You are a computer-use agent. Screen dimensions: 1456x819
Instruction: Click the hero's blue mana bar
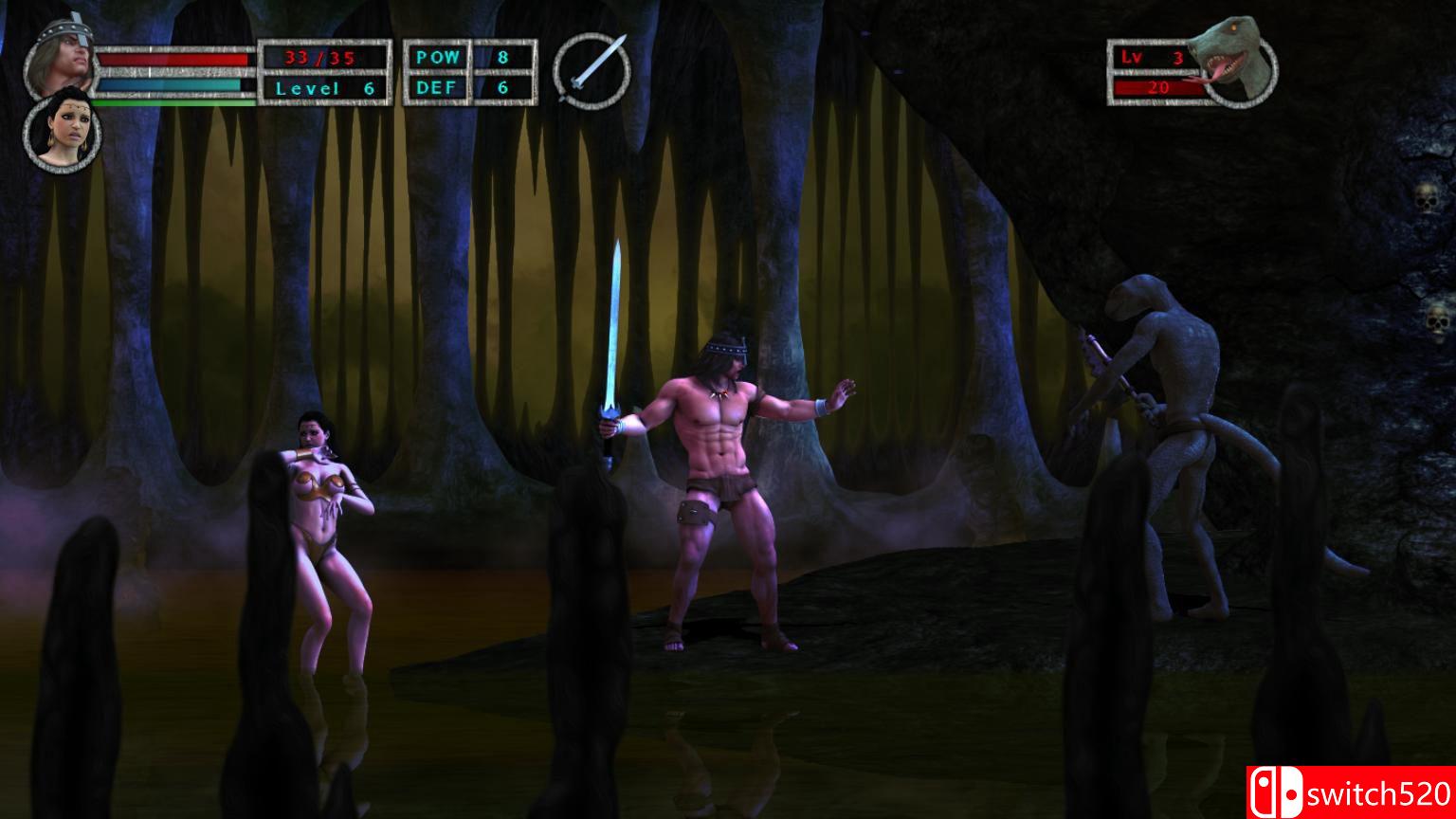click(166, 85)
